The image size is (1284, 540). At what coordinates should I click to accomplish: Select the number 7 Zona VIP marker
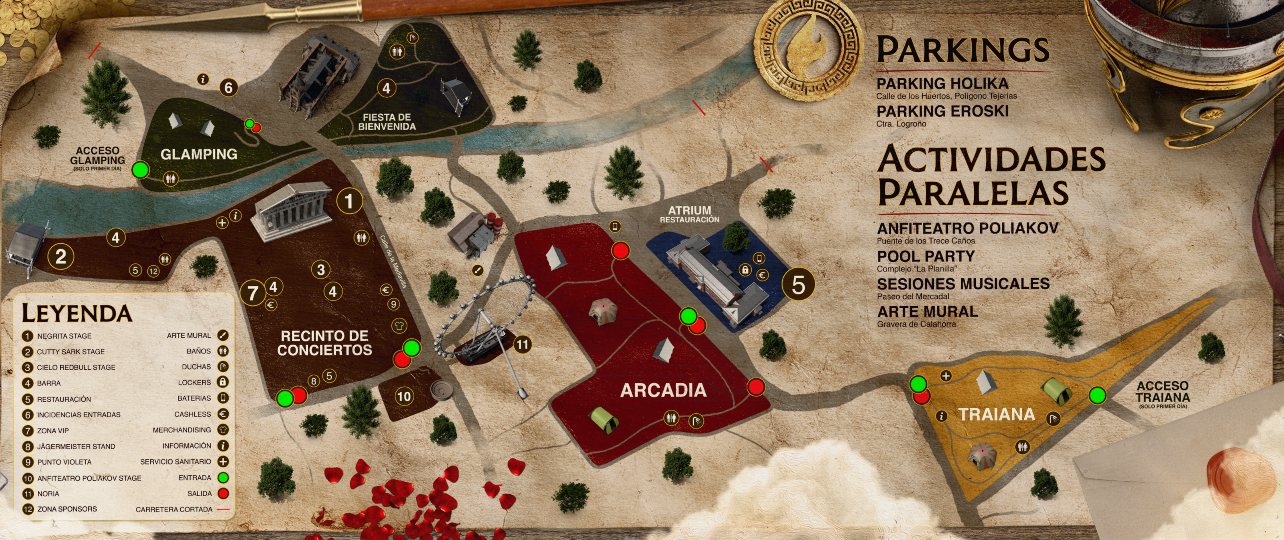(253, 294)
